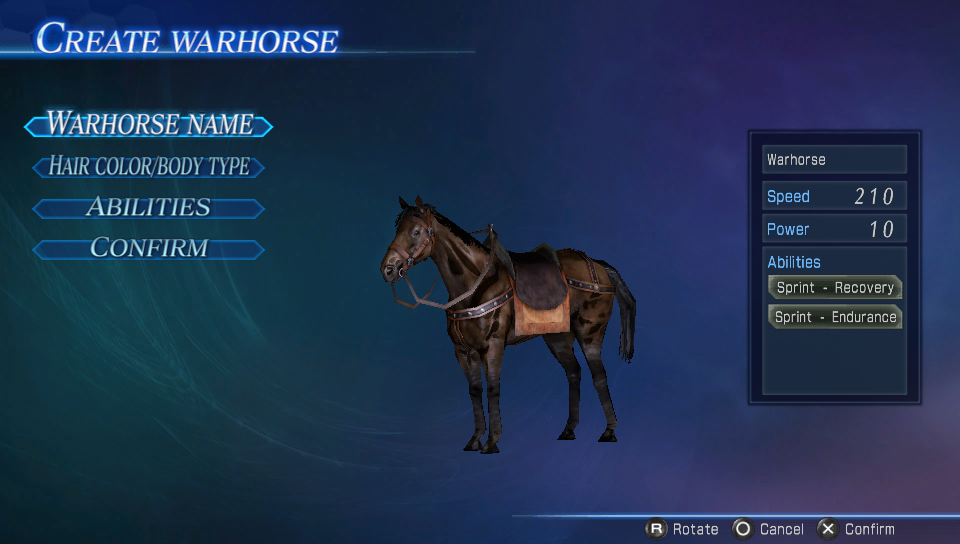Viewport: 960px width, 544px height.
Task: Click the Warhorse name field
Action: point(834,160)
